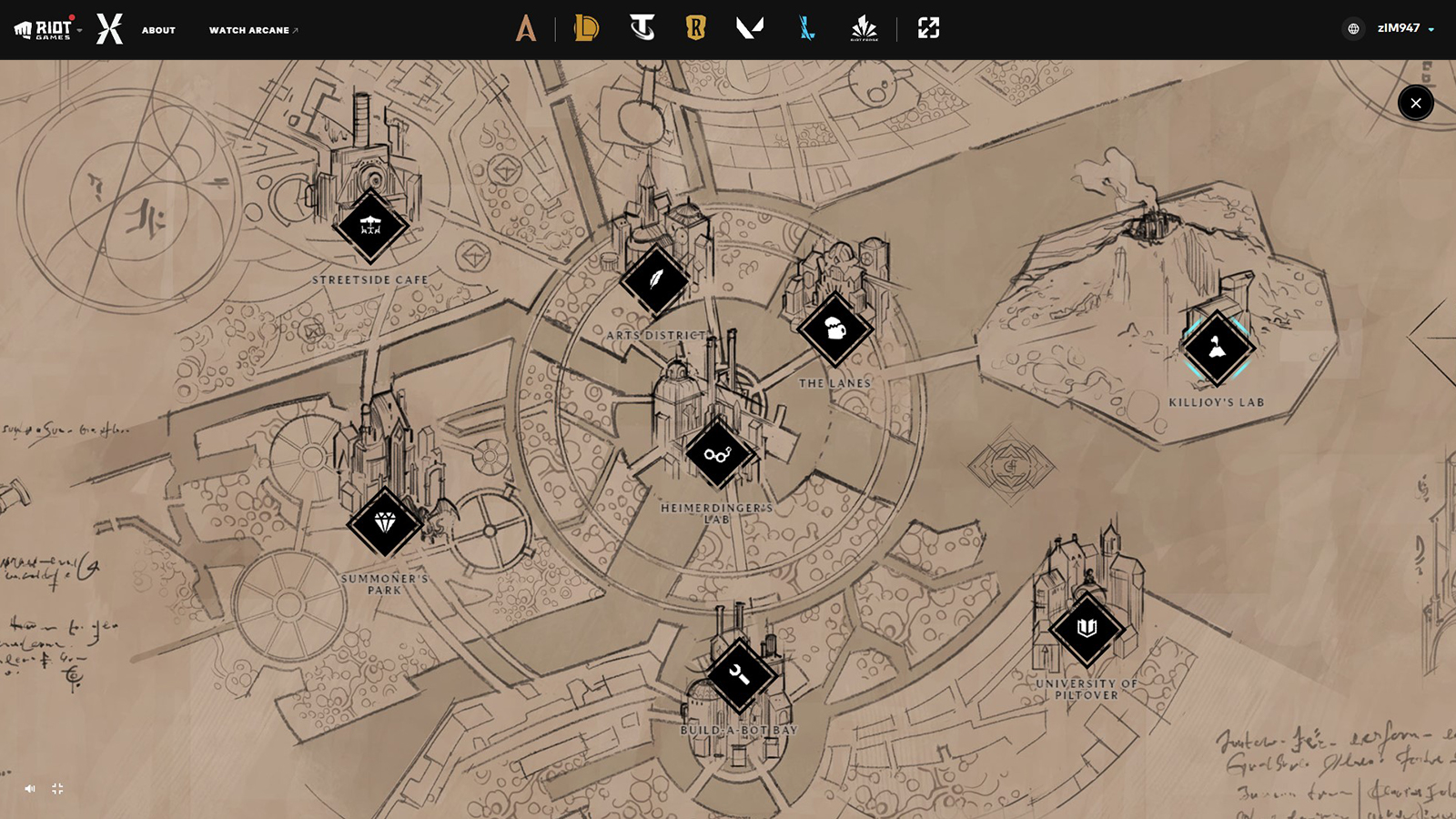The height and width of the screenshot is (819, 1456).
Task: Click the Legends of Runeterra logo
Action: [x=696, y=28]
